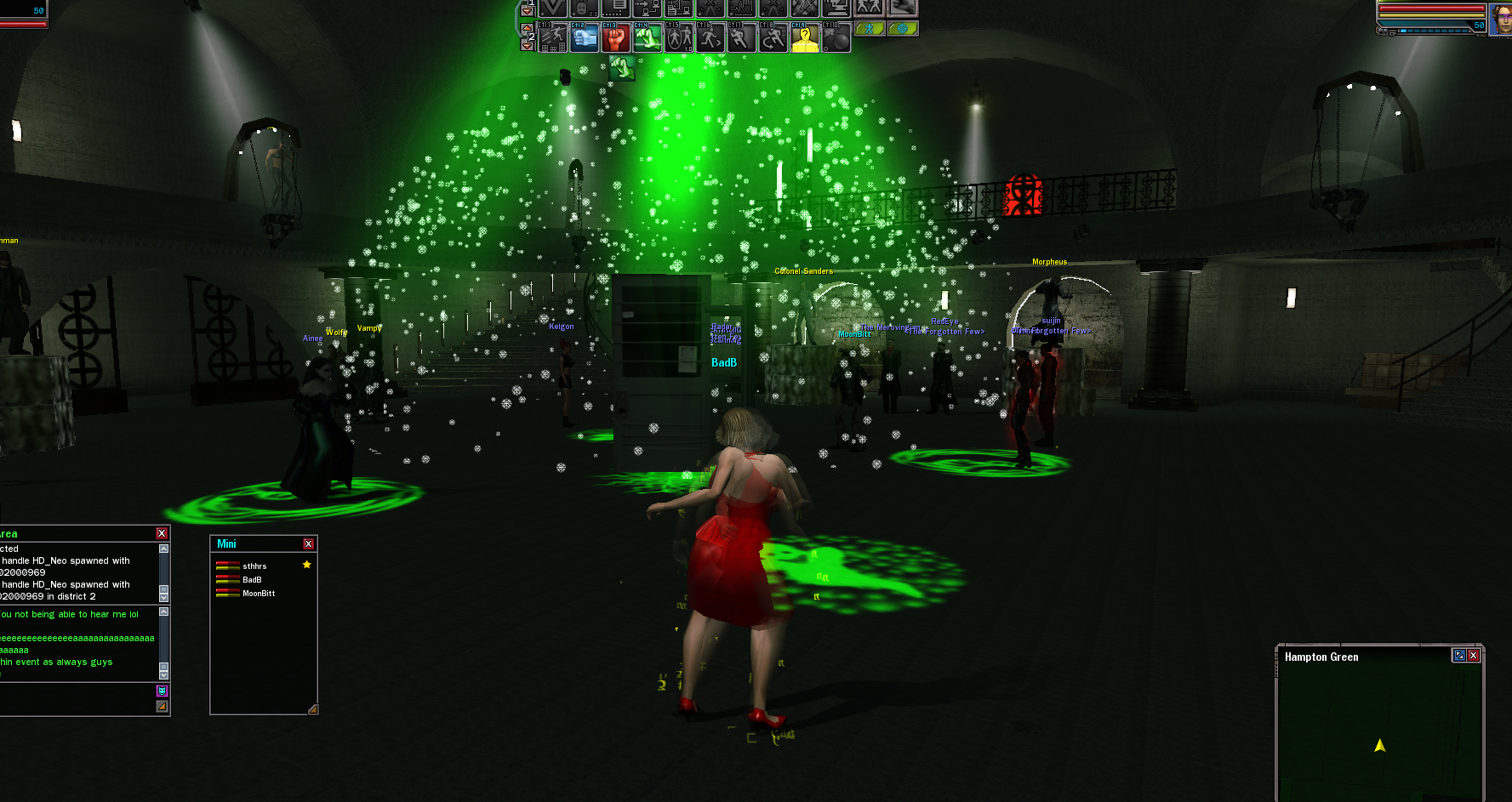Expand the Hampton Green minimap
This screenshot has height=802, width=1512.
1459,655
